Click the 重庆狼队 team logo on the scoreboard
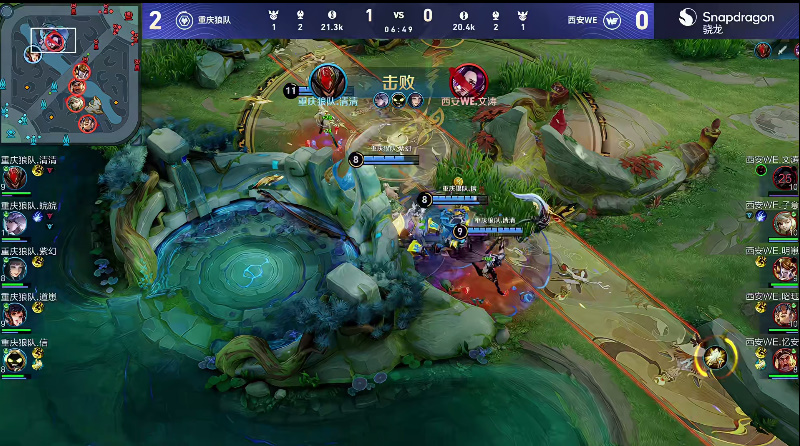This screenshot has height=446, width=800. [x=184, y=20]
